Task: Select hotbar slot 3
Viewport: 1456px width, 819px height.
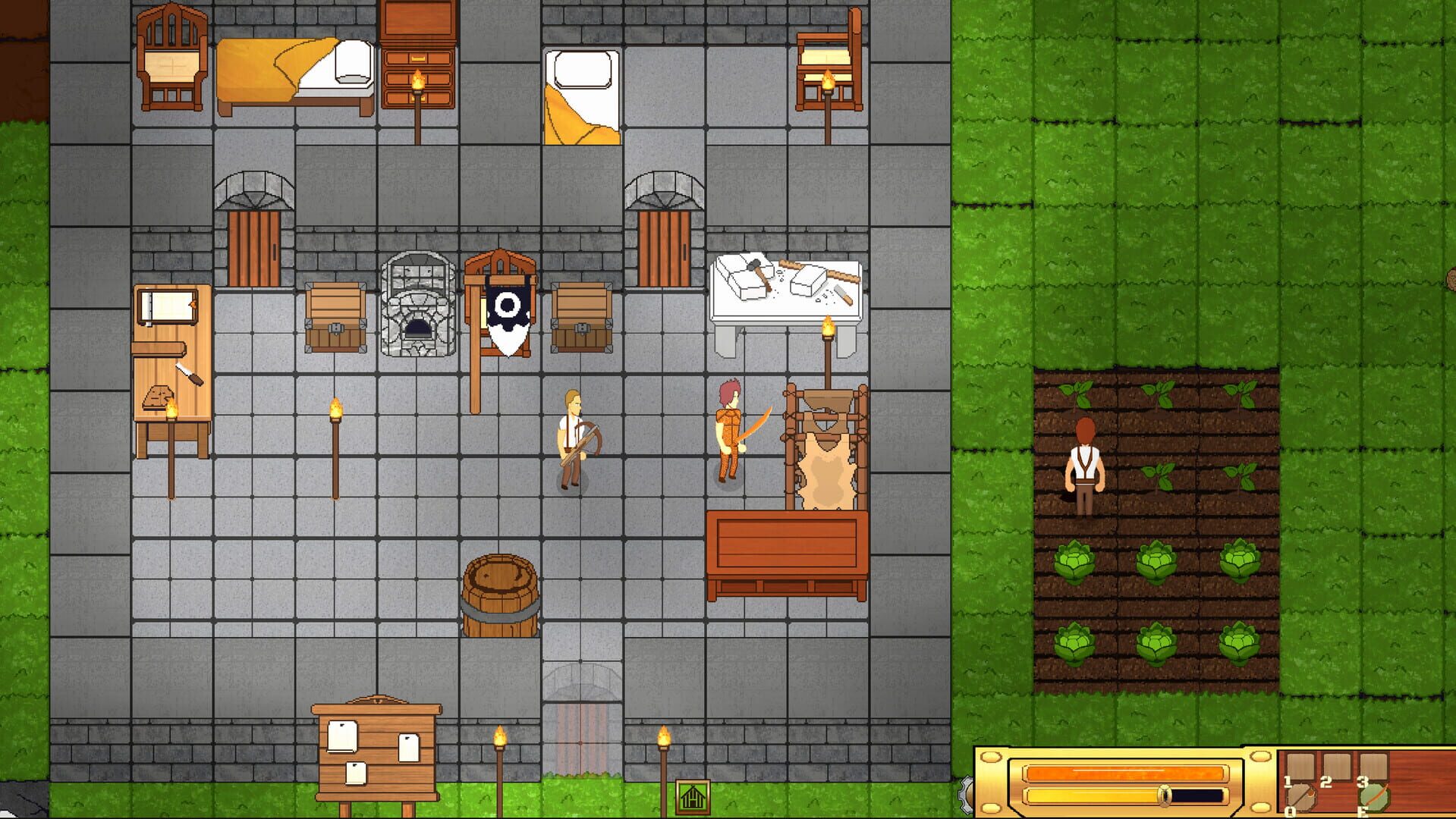Action: click(x=1375, y=766)
